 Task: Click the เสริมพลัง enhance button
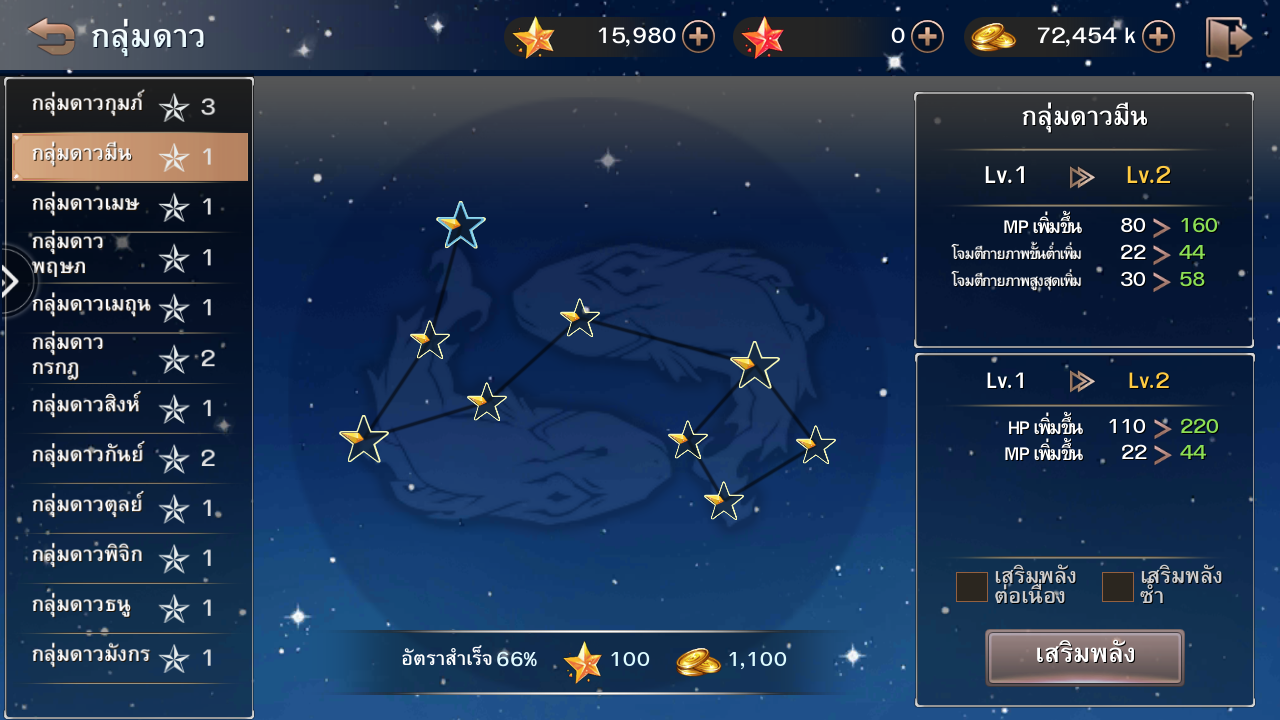1084,656
